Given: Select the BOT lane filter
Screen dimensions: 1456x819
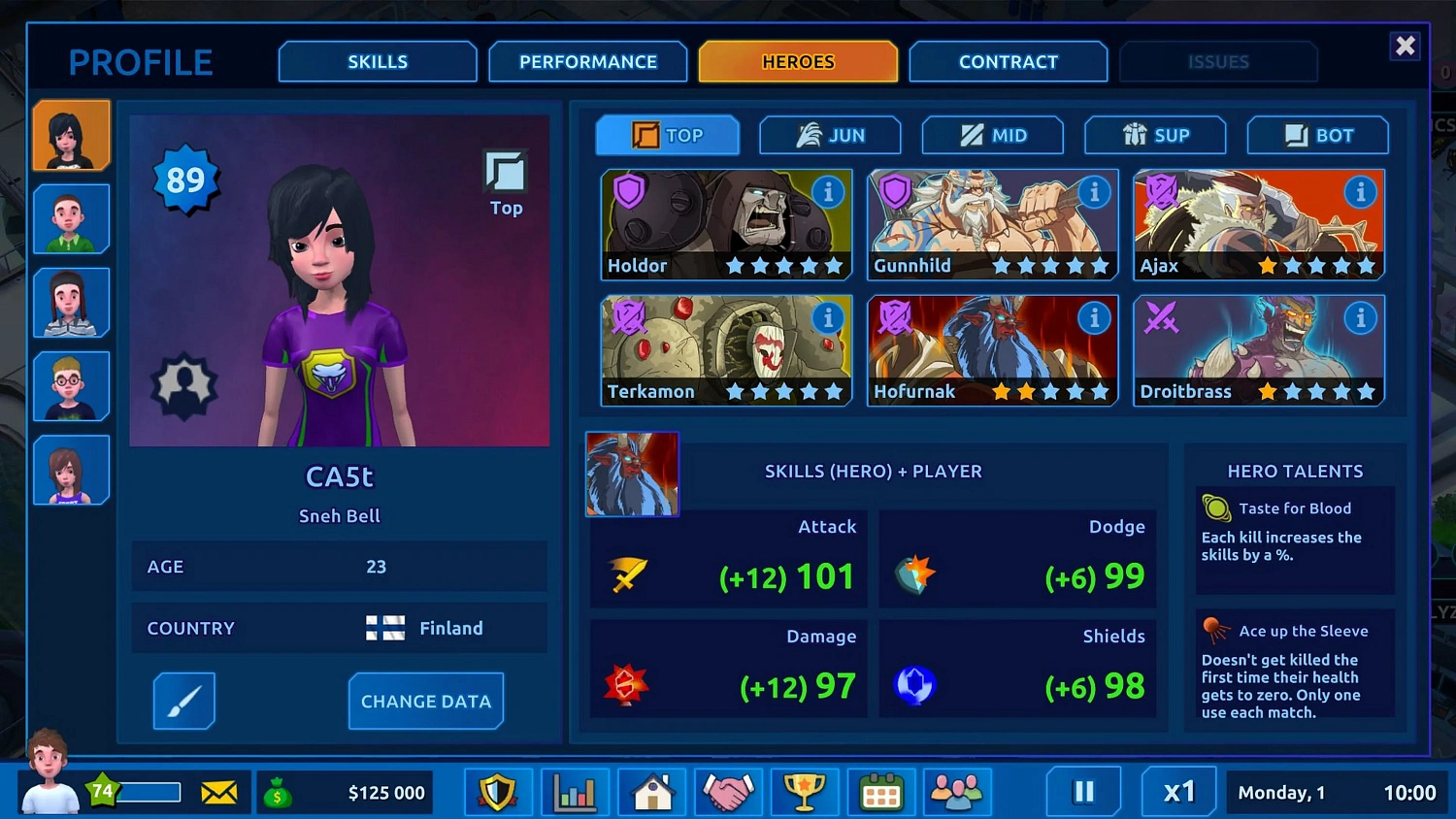Looking at the screenshot, I should point(1317,136).
